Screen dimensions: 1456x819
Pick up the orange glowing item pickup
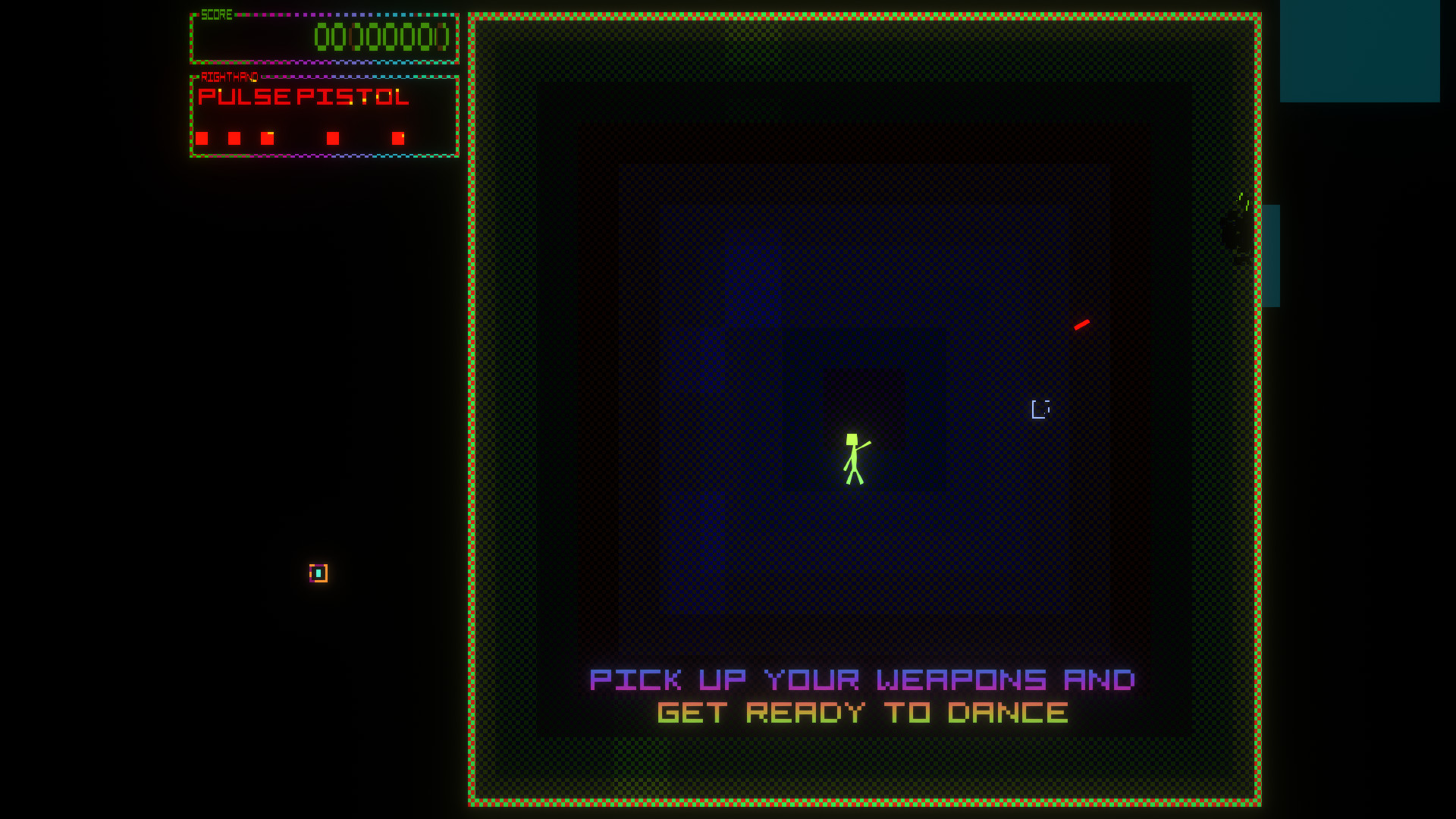(x=317, y=573)
